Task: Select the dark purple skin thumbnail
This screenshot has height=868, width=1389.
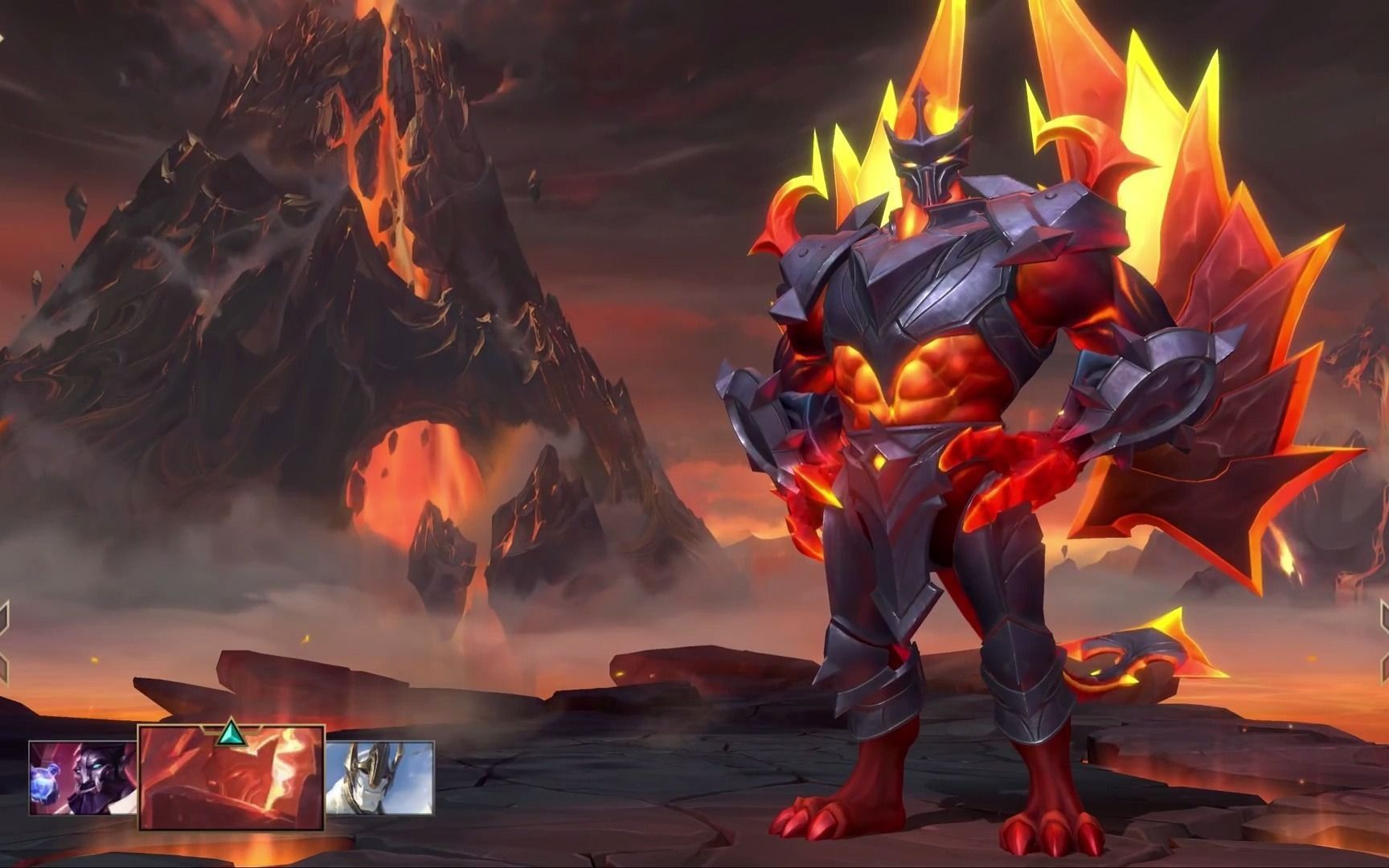Action: (83, 778)
